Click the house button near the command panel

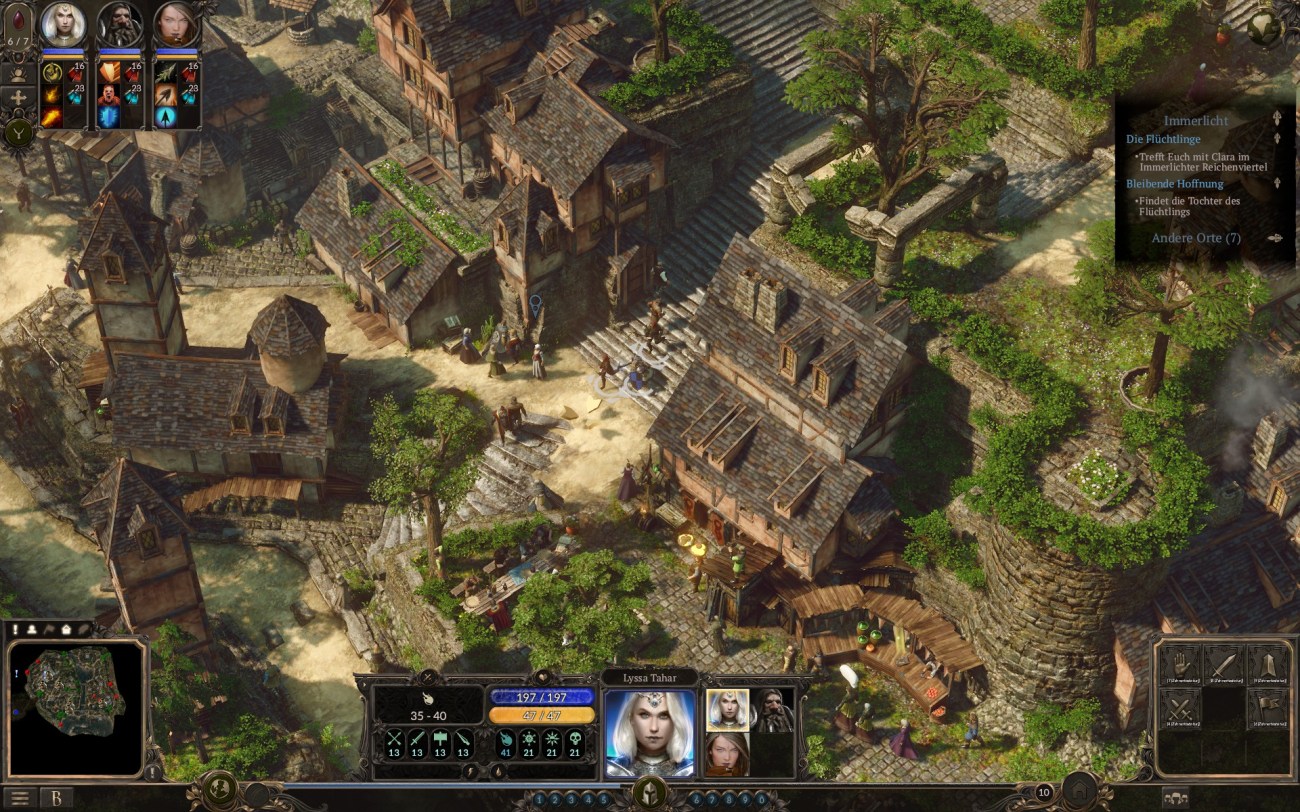click(x=1079, y=790)
